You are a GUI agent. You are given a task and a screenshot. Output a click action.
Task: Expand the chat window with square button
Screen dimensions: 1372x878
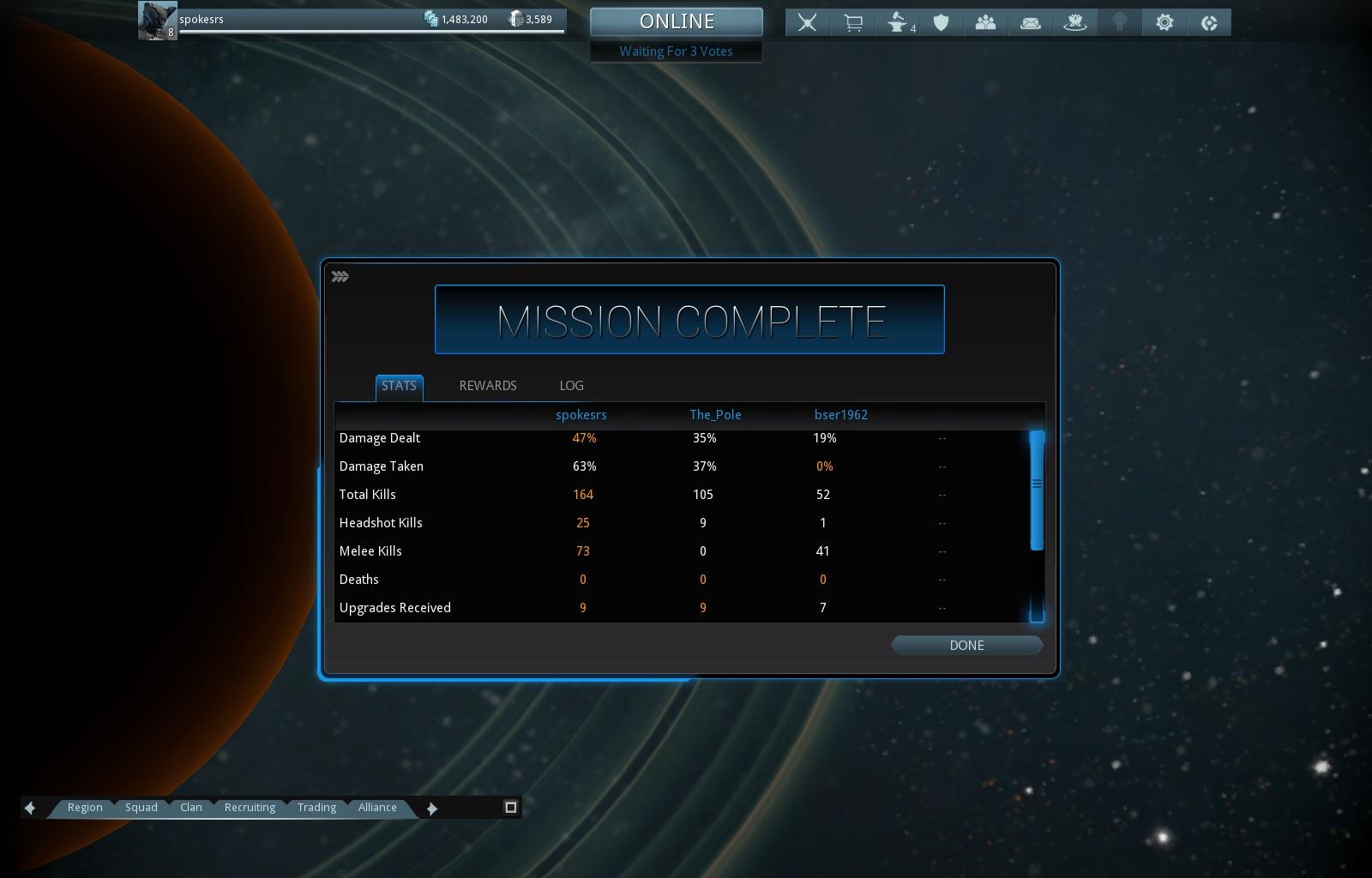point(510,807)
